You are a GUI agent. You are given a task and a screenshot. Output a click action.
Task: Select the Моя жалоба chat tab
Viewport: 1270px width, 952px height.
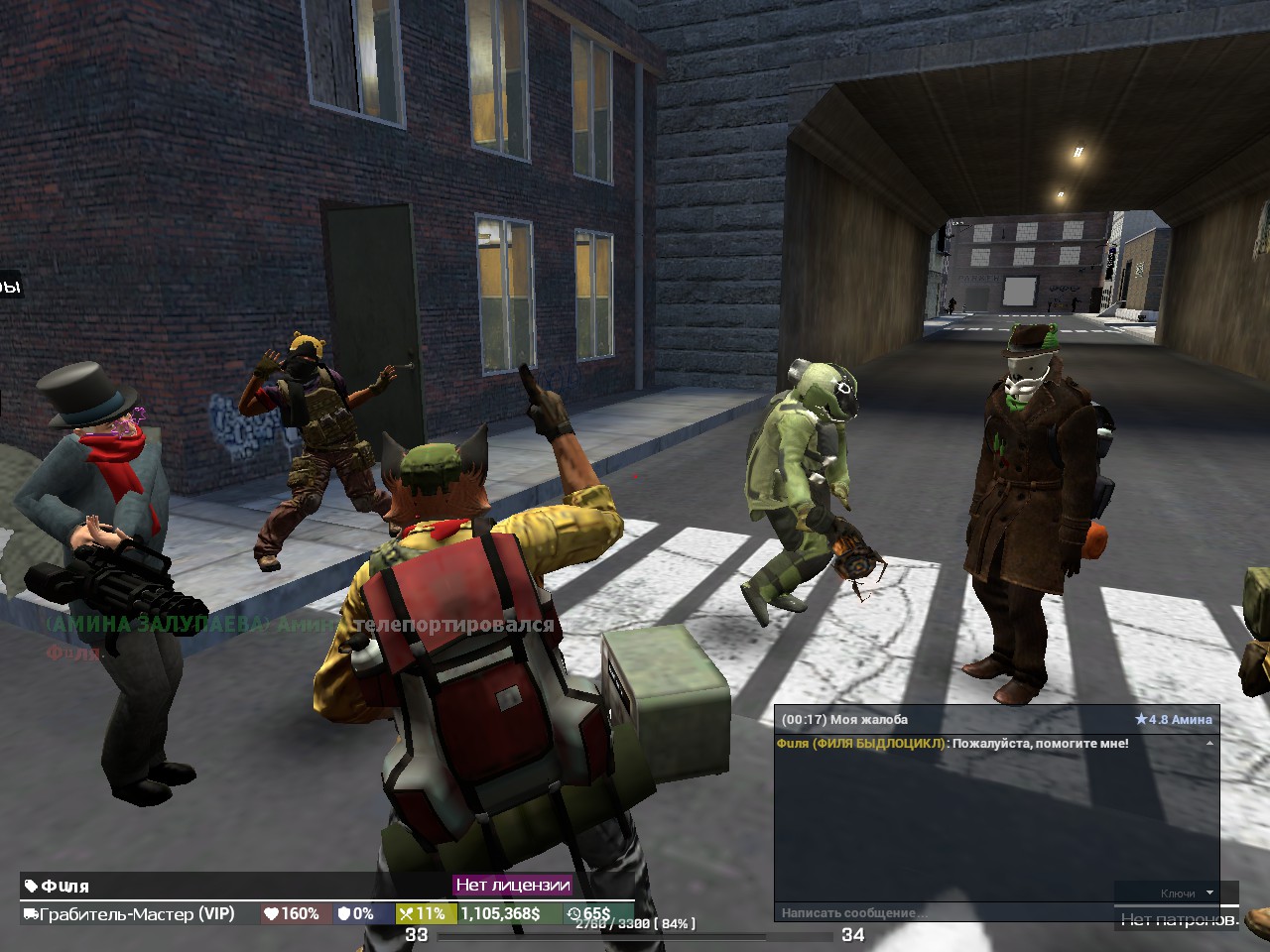click(x=870, y=719)
